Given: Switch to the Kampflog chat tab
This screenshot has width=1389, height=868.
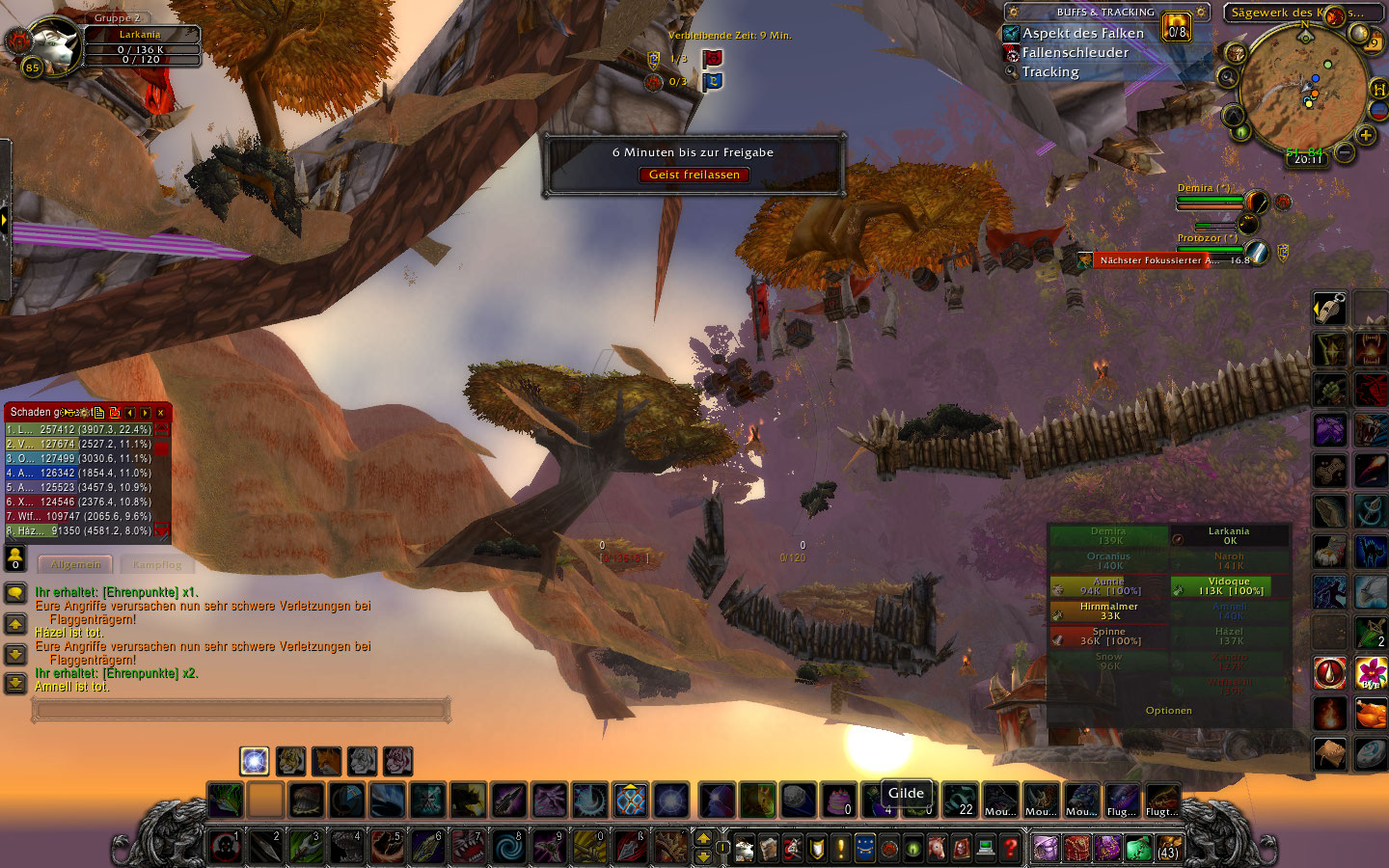Looking at the screenshot, I should coord(156,565).
